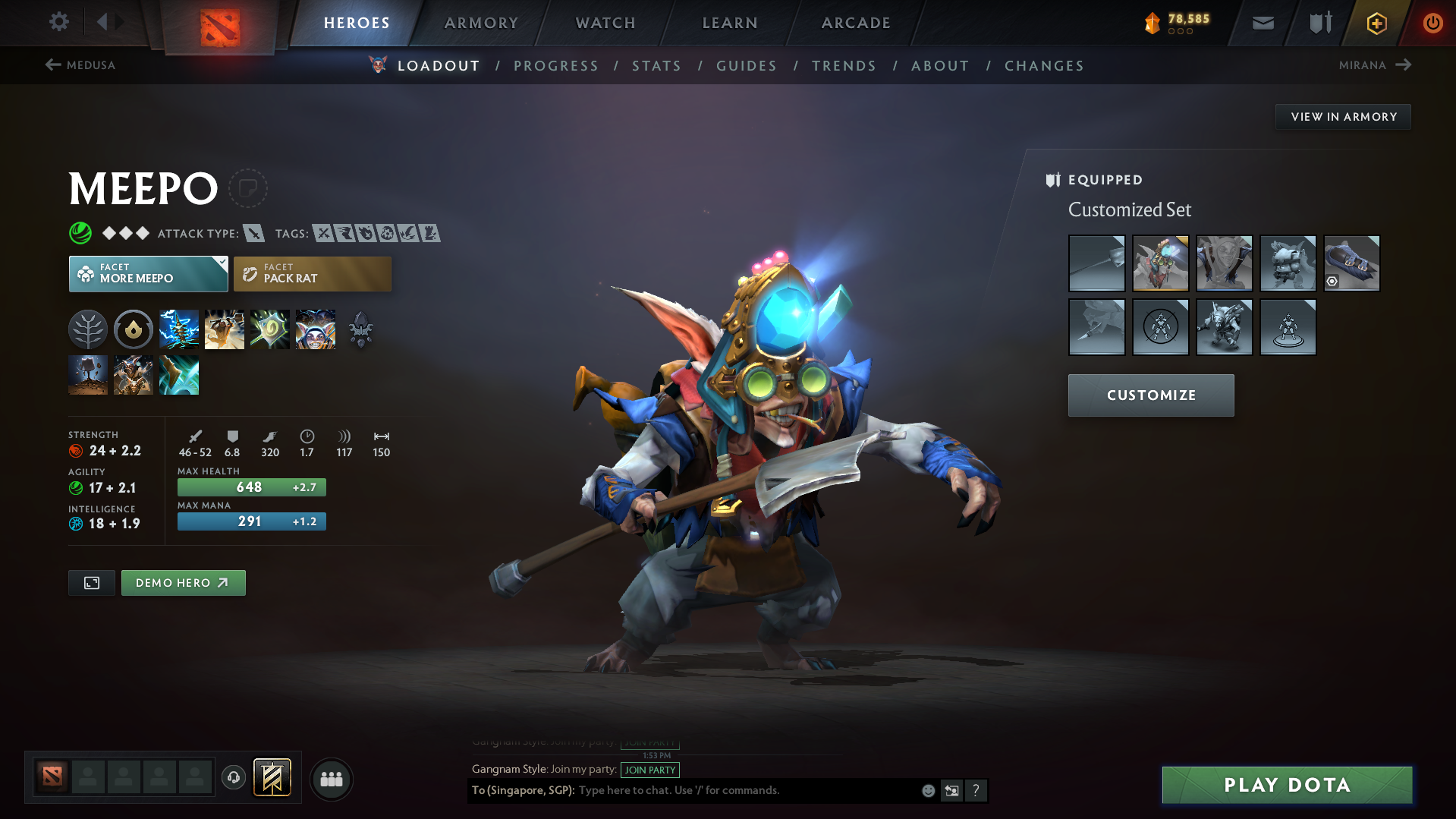
Task: Open the emoticon picker in chat
Action: [x=927, y=790]
